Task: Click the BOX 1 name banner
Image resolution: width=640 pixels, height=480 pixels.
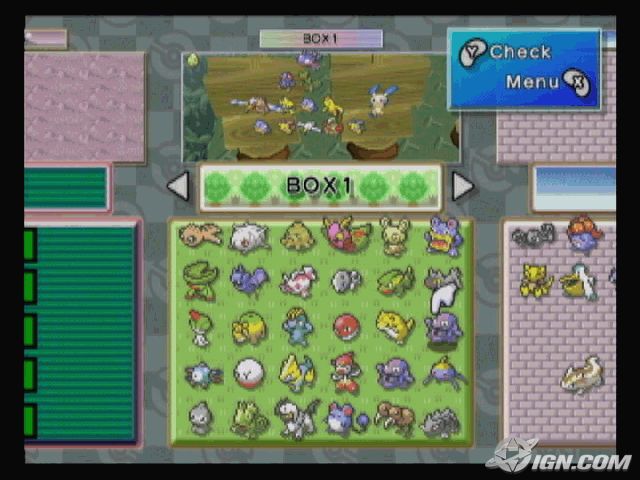Action: click(320, 187)
